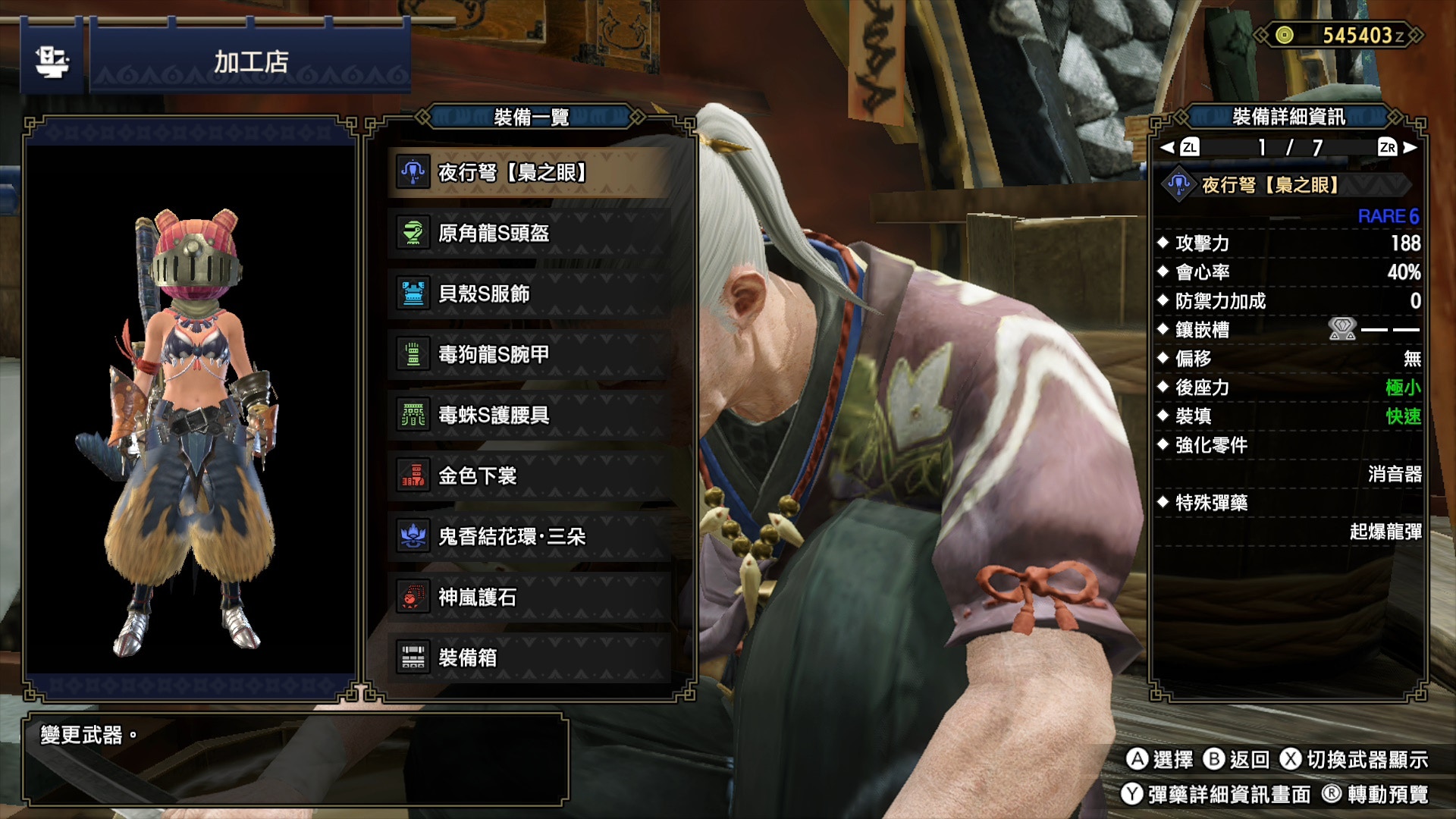Select the 金色下裳 leg armor entry
Image resolution: width=1456 pixels, height=819 pixels.
[529, 476]
